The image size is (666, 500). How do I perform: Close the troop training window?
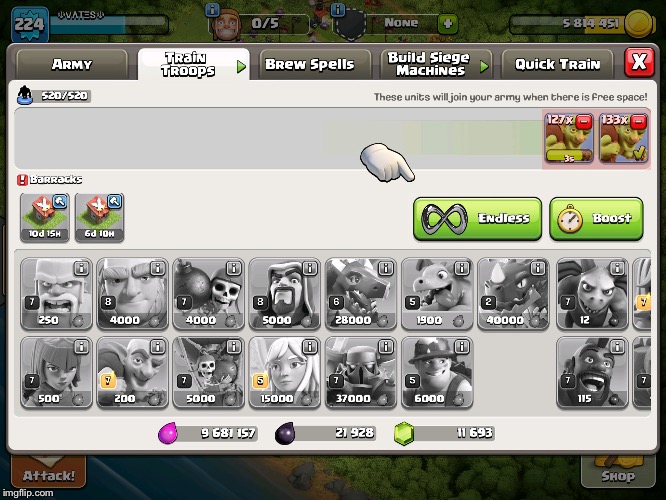coord(639,62)
